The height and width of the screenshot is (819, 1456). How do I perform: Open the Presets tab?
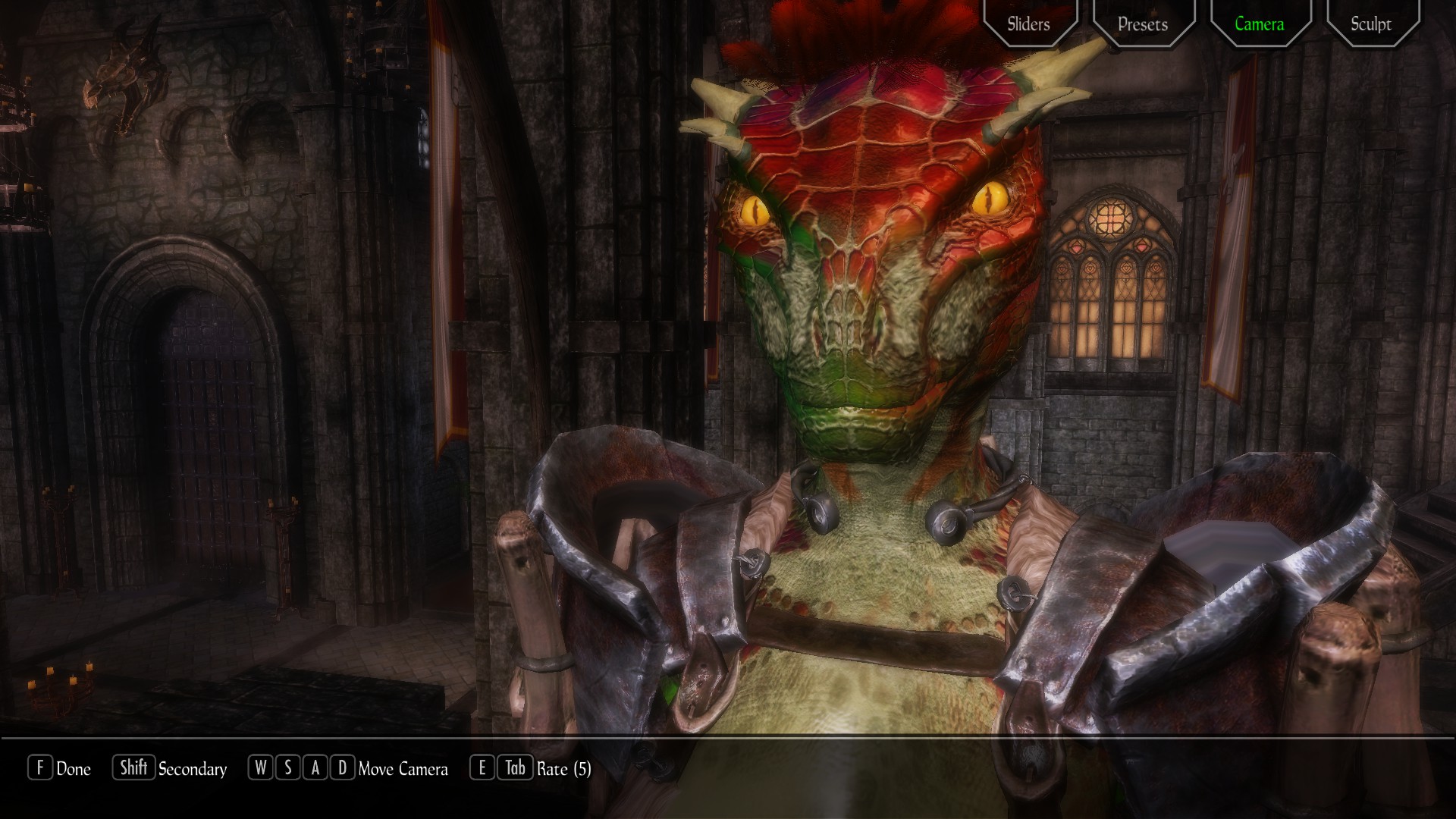(1143, 24)
